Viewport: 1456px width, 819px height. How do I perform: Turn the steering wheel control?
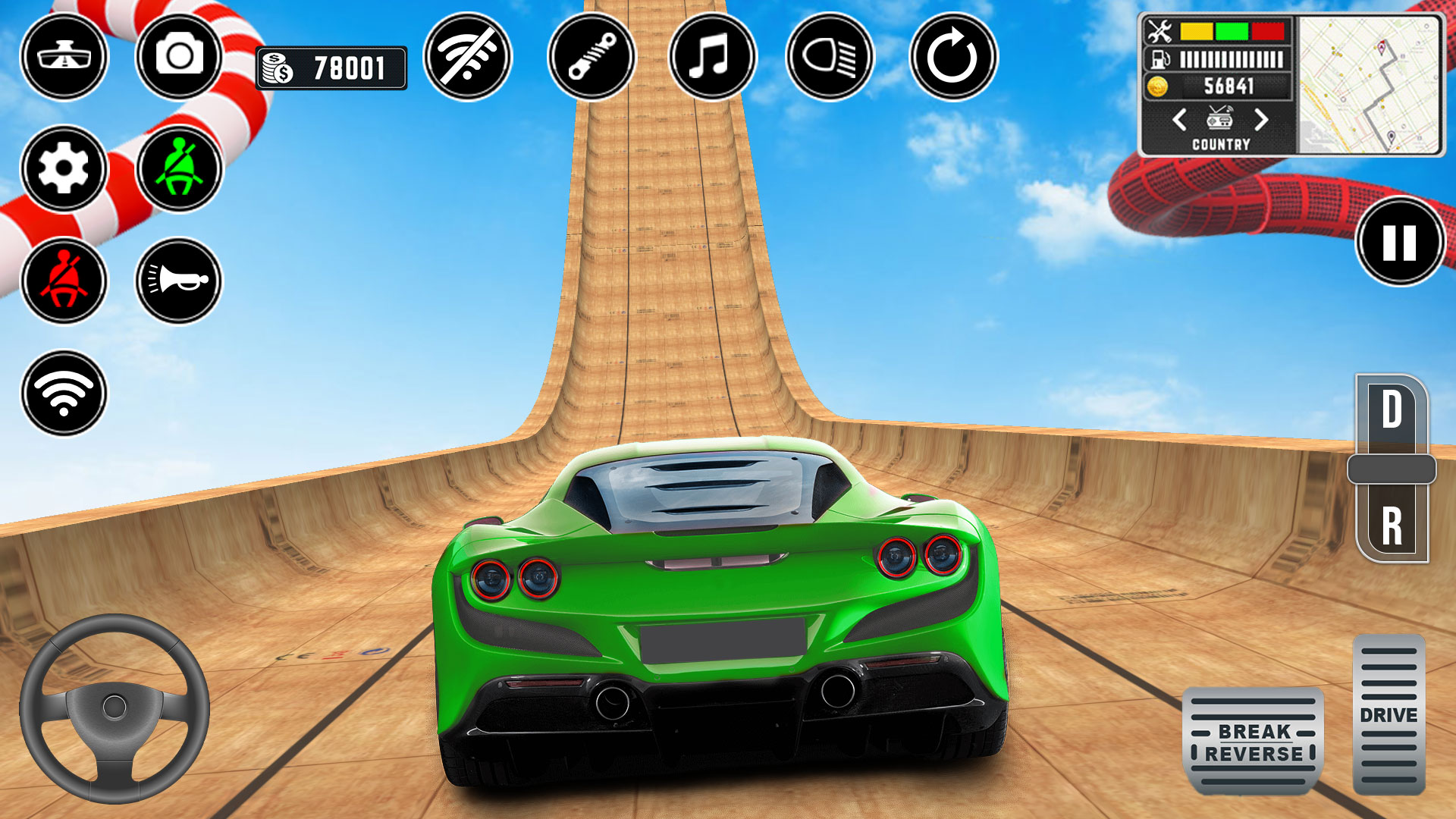pos(115,708)
